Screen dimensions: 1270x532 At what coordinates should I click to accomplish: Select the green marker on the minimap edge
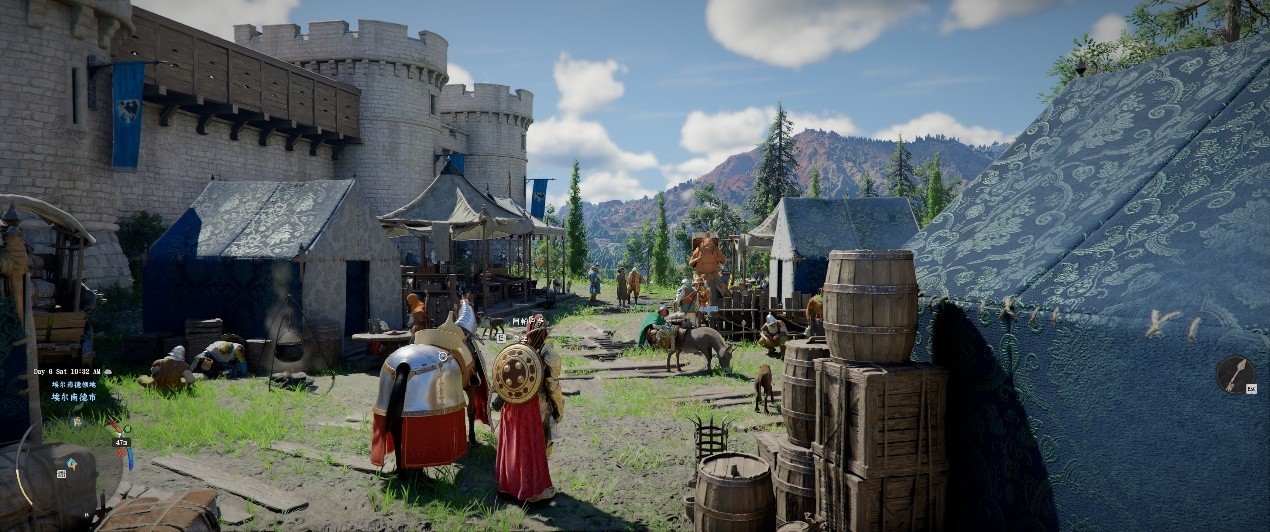(127, 429)
